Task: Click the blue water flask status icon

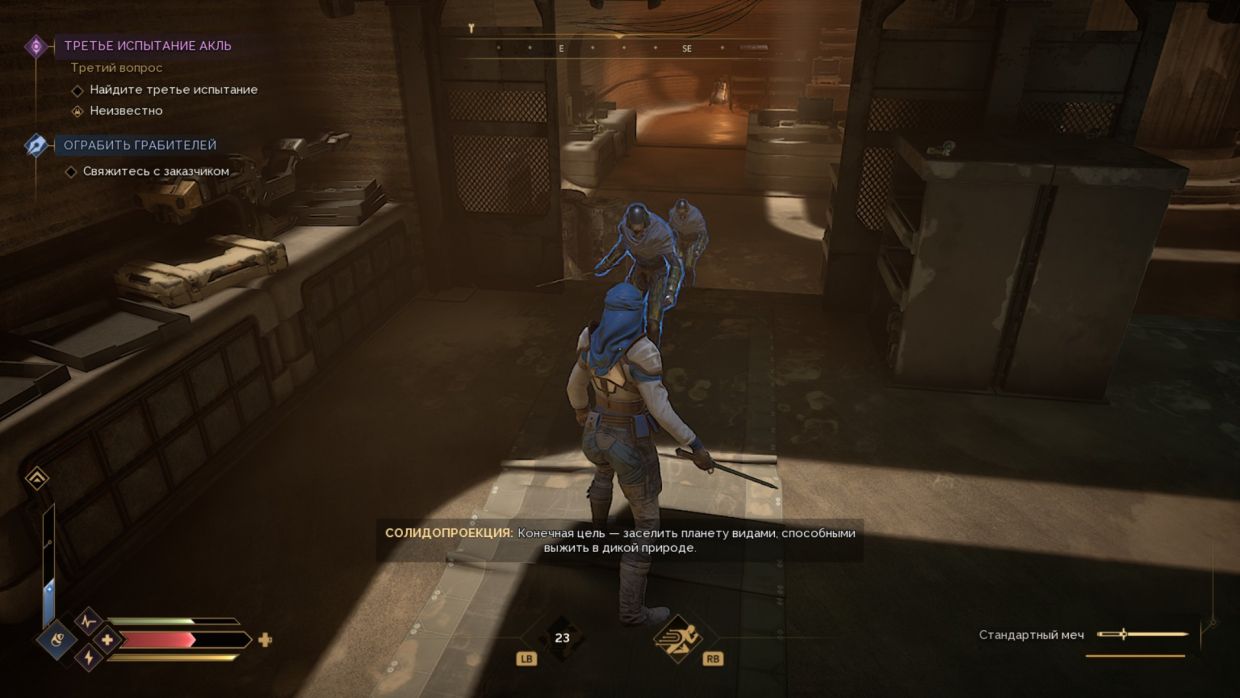Action: coord(57,640)
